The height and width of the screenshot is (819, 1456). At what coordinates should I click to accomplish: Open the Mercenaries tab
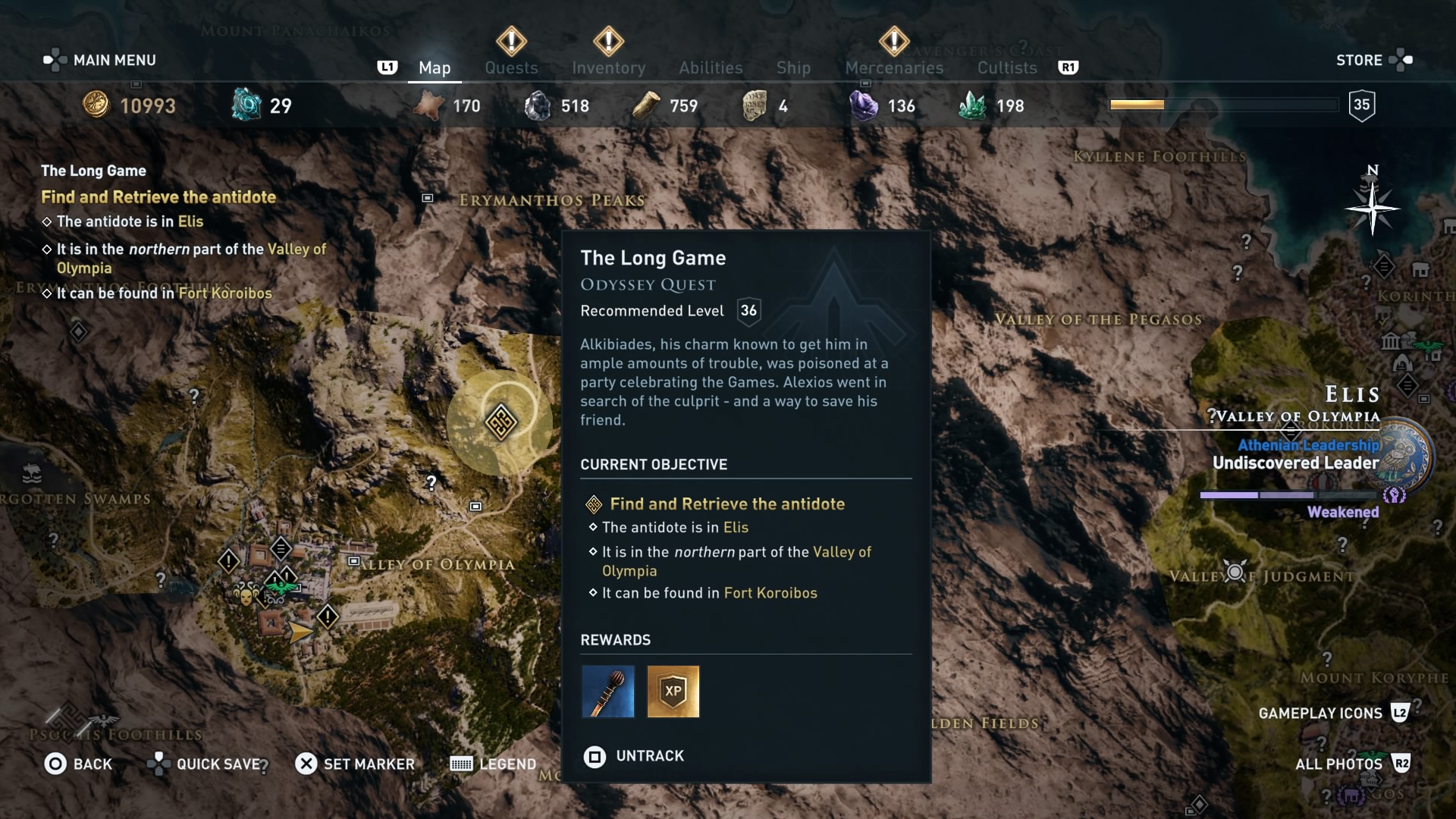click(893, 67)
